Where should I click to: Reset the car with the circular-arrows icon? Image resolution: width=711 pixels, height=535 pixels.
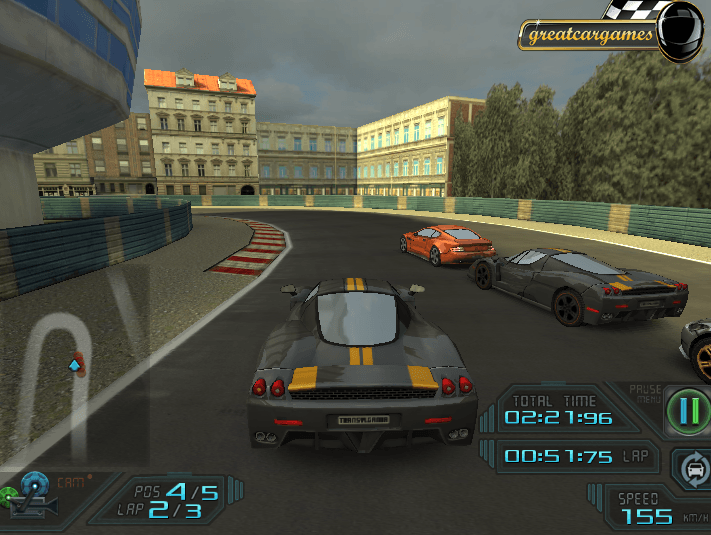click(x=690, y=467)
